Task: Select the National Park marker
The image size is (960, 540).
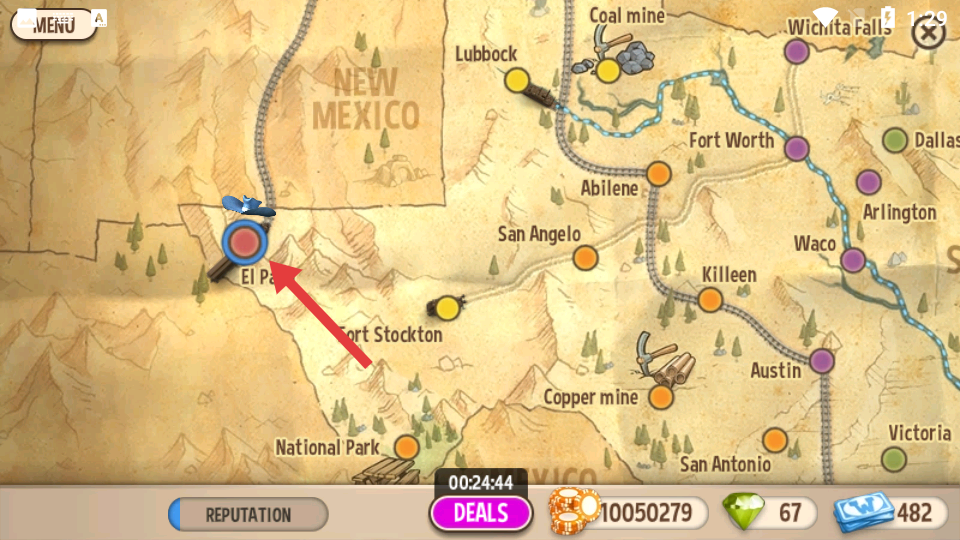Action: (x=406, y=446)
